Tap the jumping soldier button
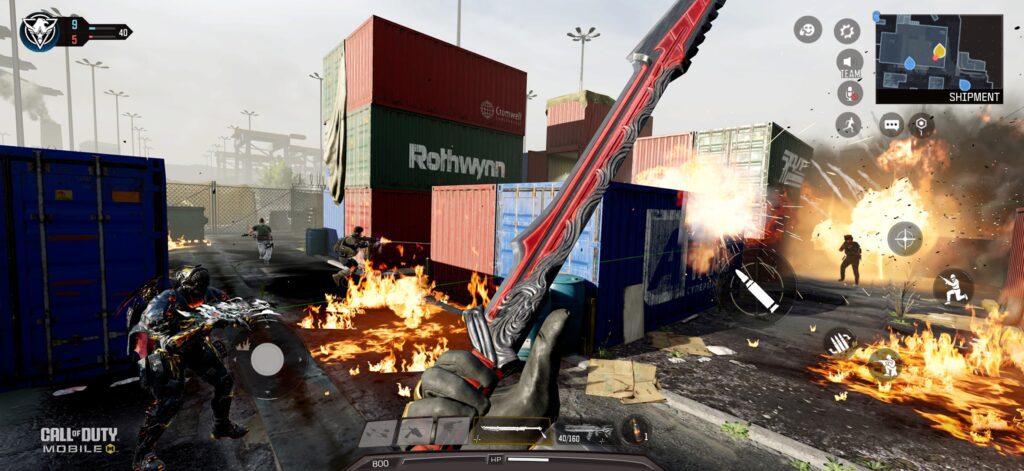The width and height of the screenshot is (1024, 471). pos(952,287)
